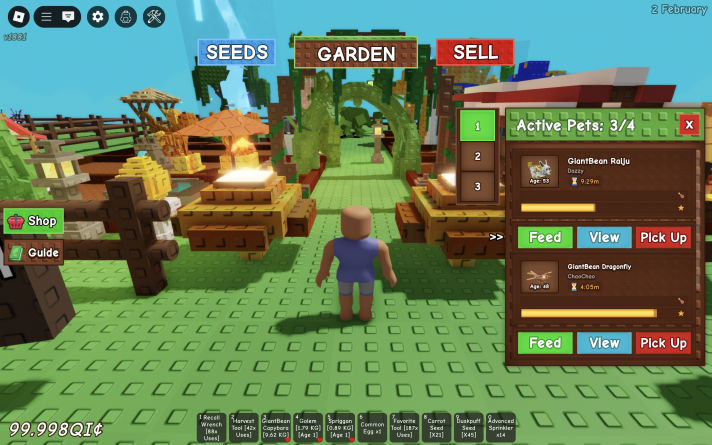712x445 pixels.
Task: Select the Advanced Sprinkler slot
Action: coord(500,428)
